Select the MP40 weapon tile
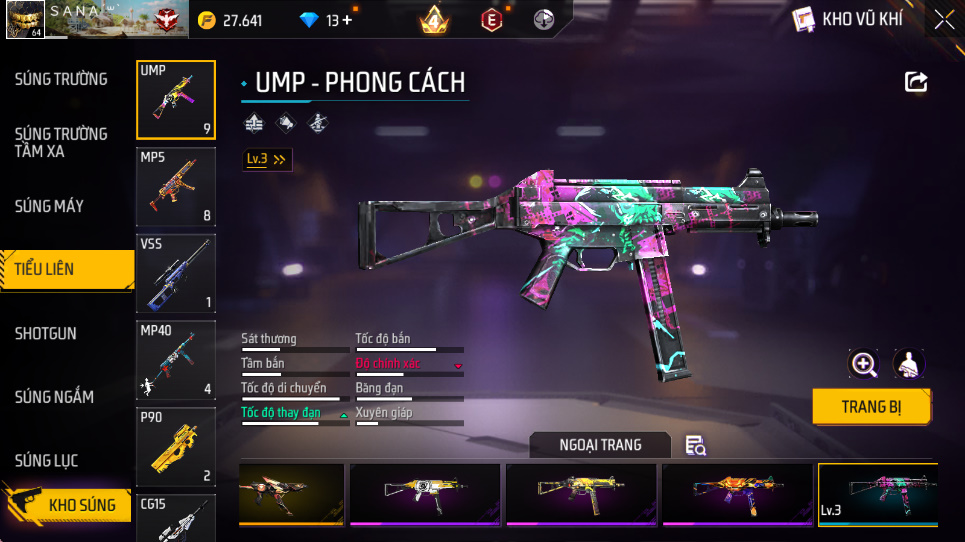The height and width of the screenshot is (542, 965). tap(176, 360)
